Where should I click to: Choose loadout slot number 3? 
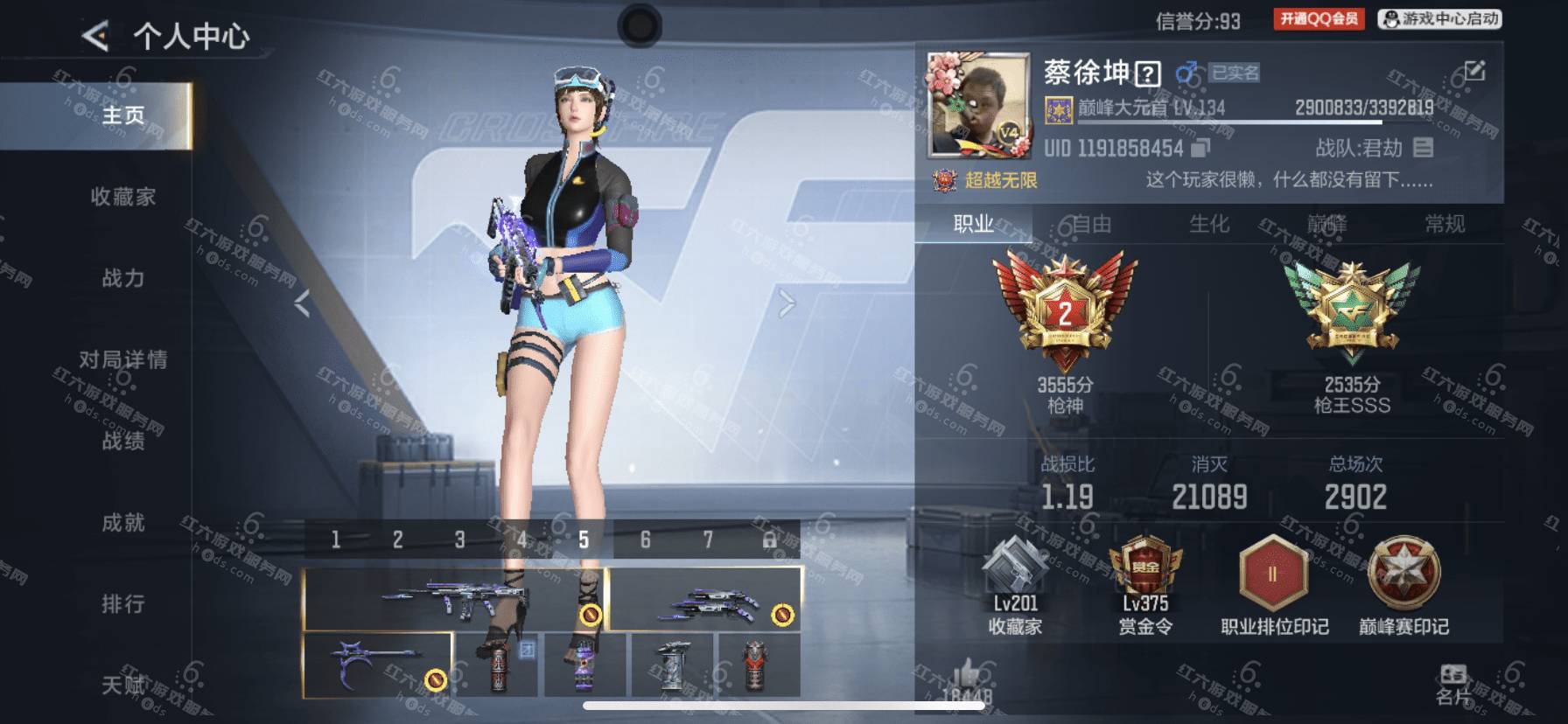click(459, 540)
